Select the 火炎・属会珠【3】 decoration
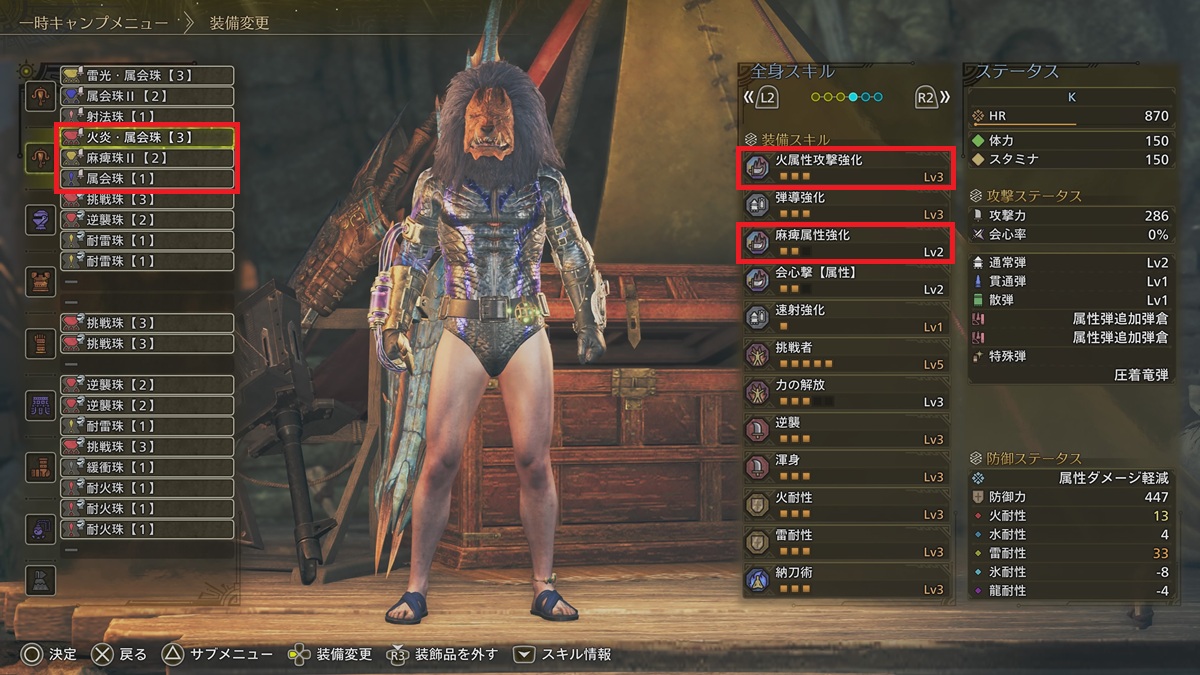 (x=146, y=137)
